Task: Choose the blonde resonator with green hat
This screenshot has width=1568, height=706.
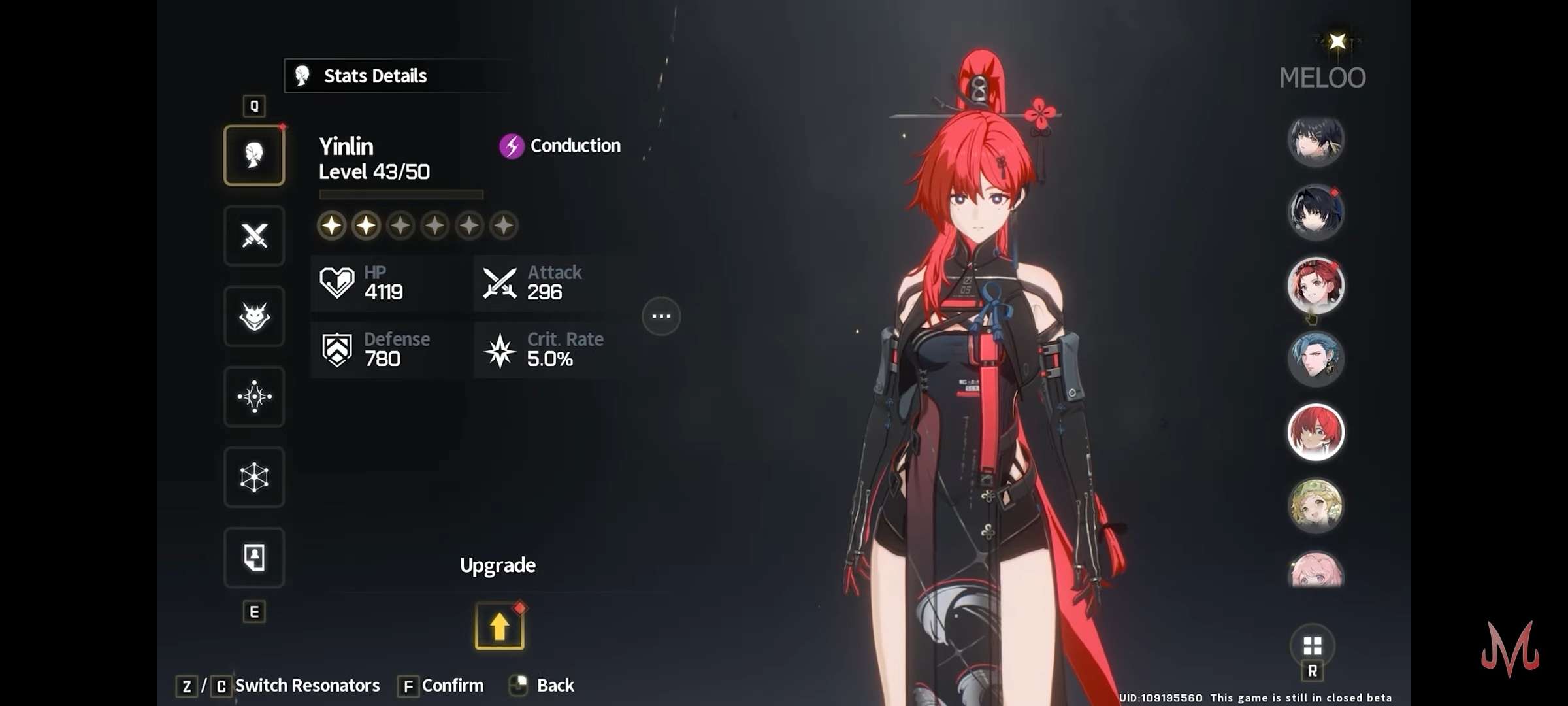Action: 1315,505
